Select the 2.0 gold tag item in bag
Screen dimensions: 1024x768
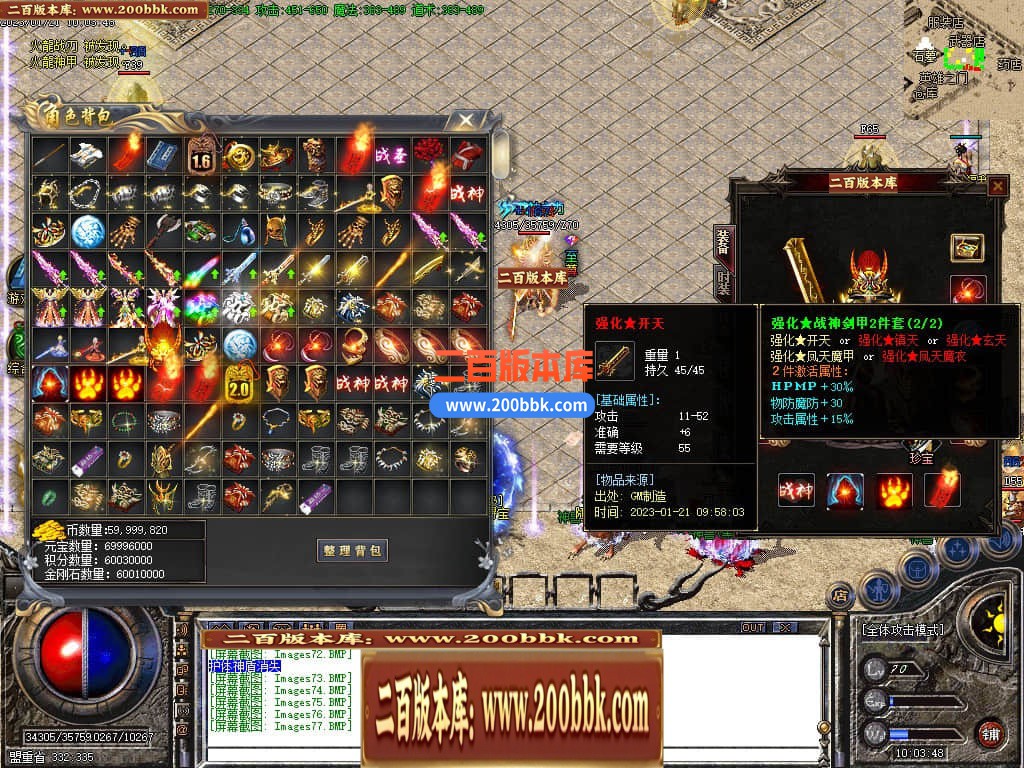240,381
